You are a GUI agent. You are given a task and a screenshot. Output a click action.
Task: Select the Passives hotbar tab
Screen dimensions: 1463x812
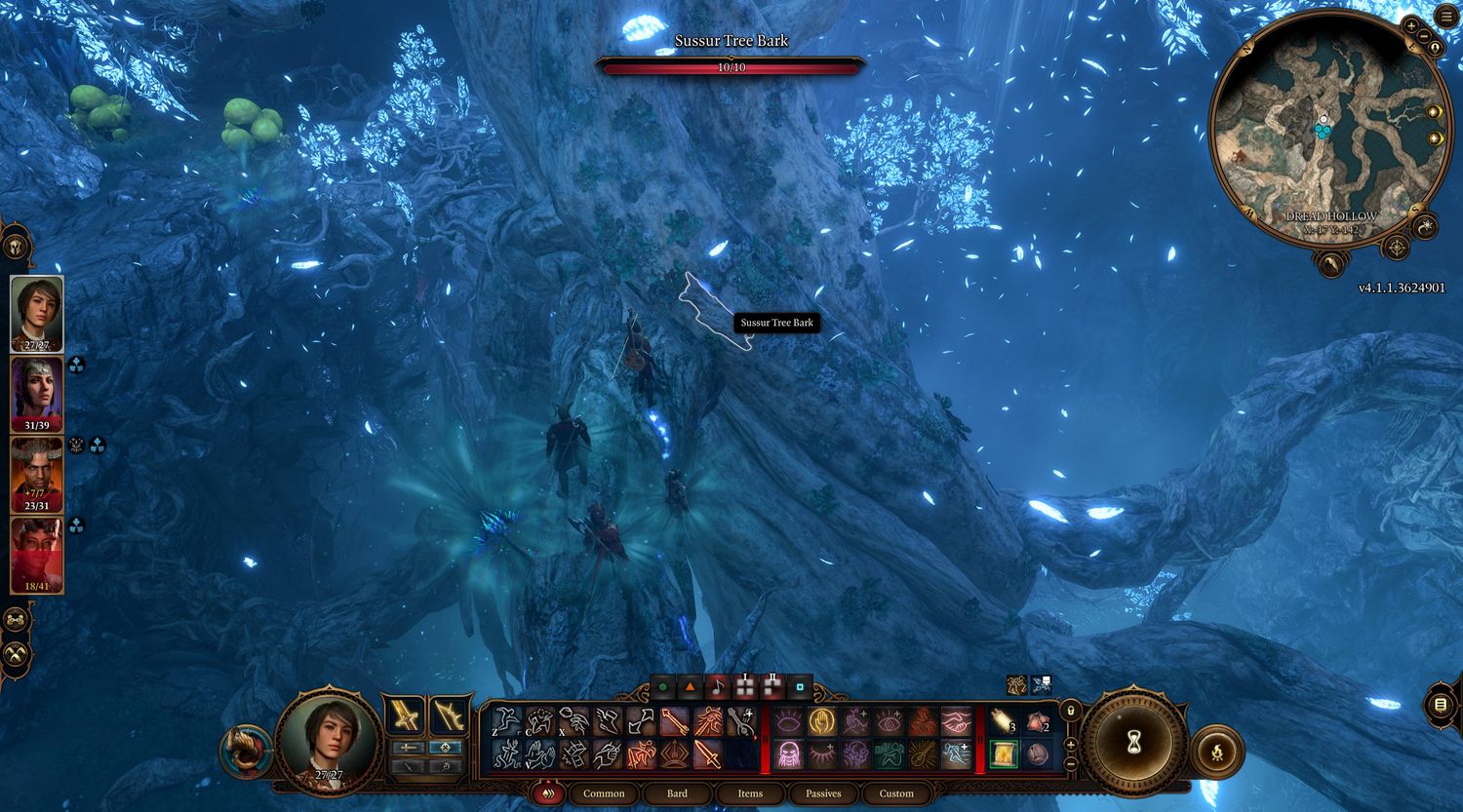pos(823,793)
